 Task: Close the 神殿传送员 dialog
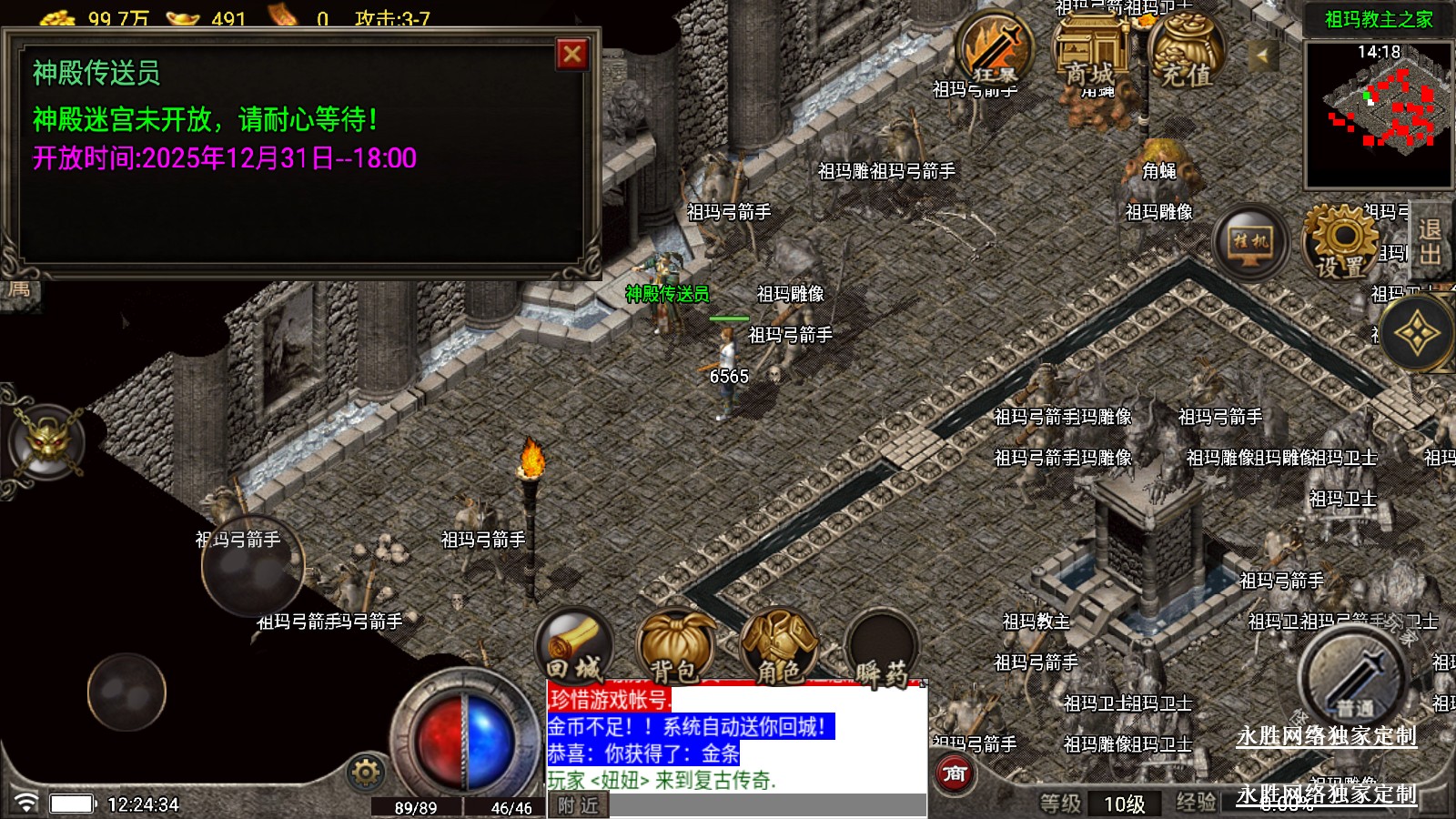point(572,55)
